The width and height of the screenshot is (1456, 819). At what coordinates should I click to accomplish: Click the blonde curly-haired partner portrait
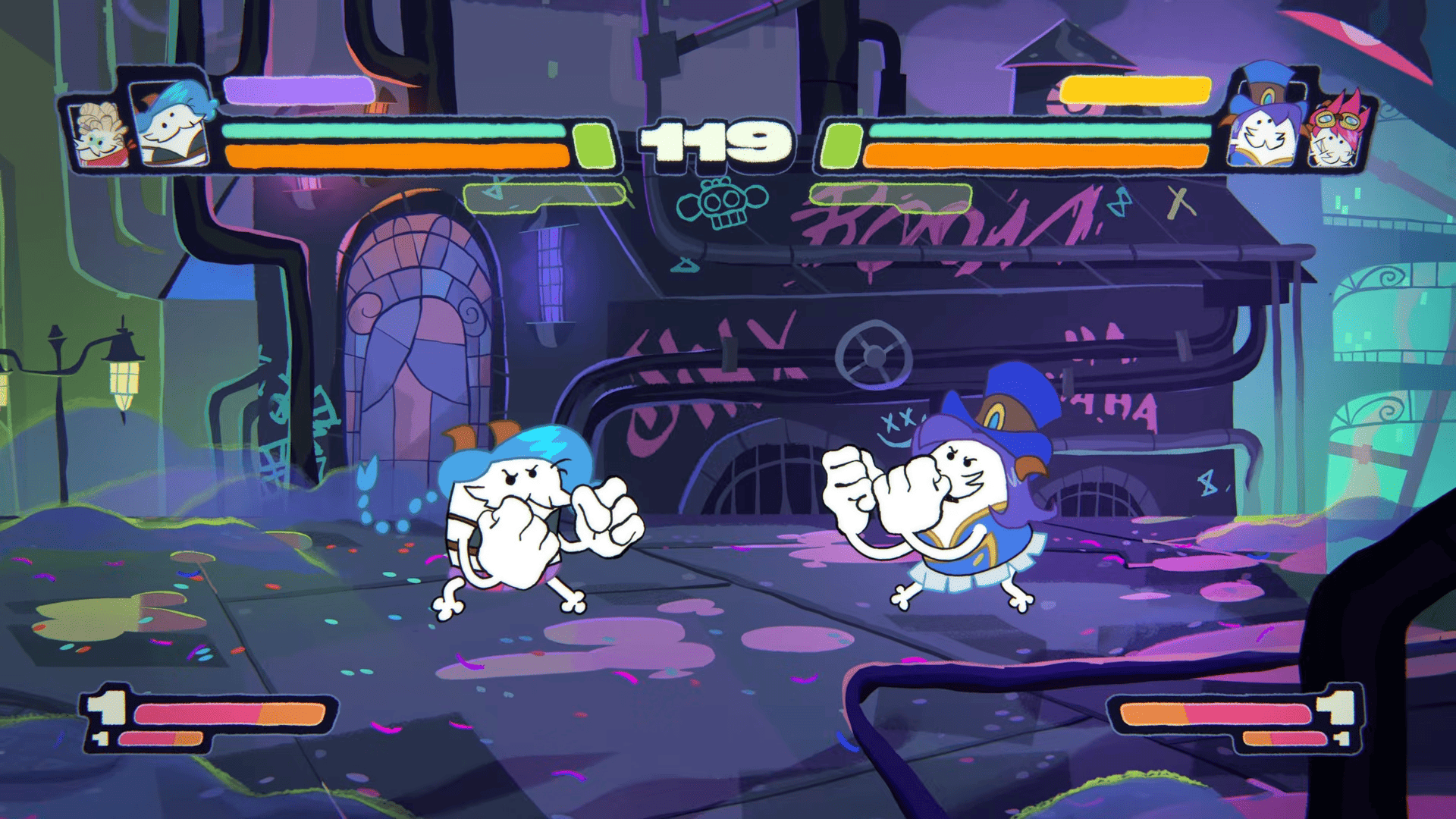[99, 135]
